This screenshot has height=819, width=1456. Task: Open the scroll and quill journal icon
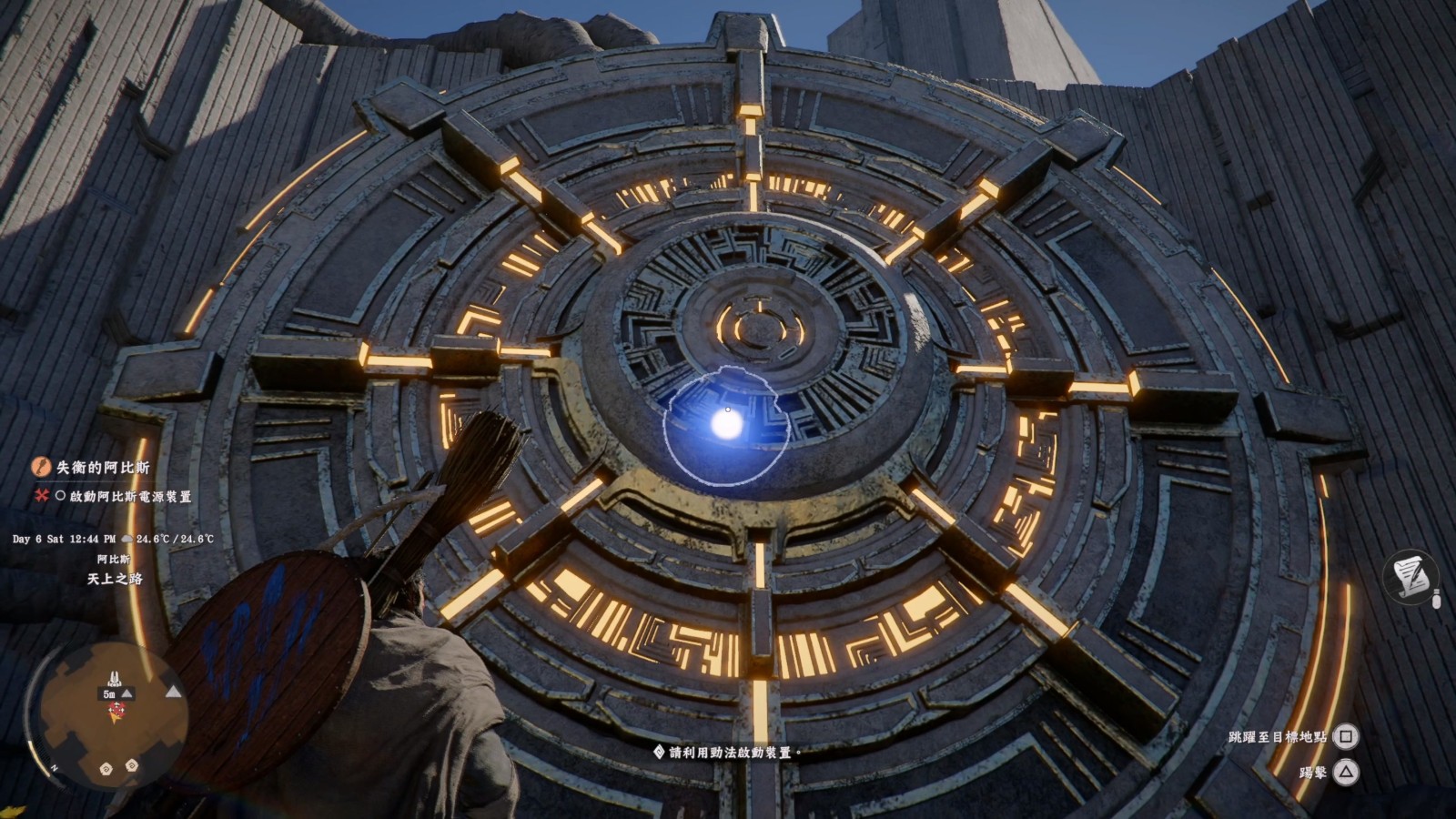[1410, 578]
